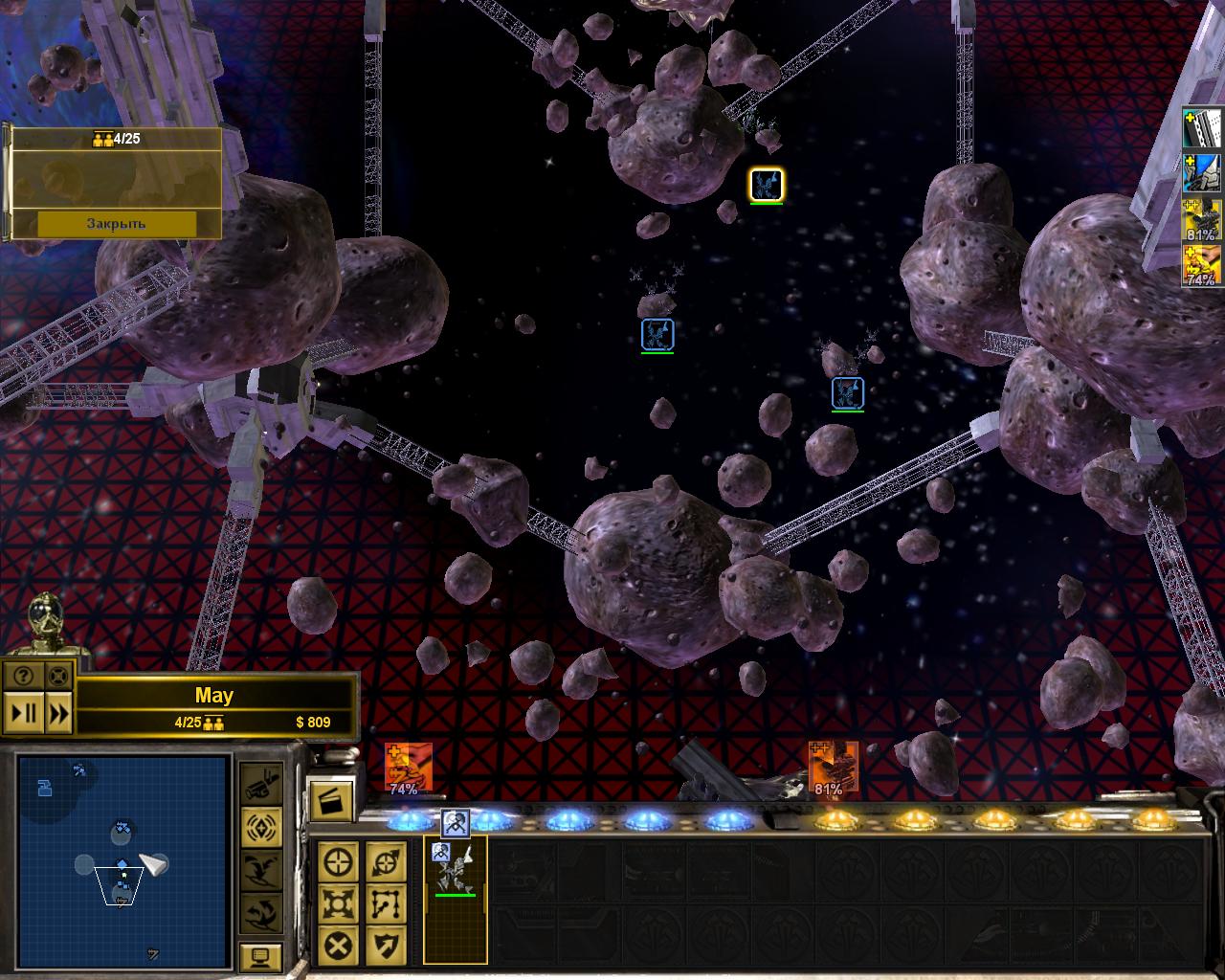1225x980 pixels.
Task: Open the lifebuoy options button
Action: (x=58, y=675)
